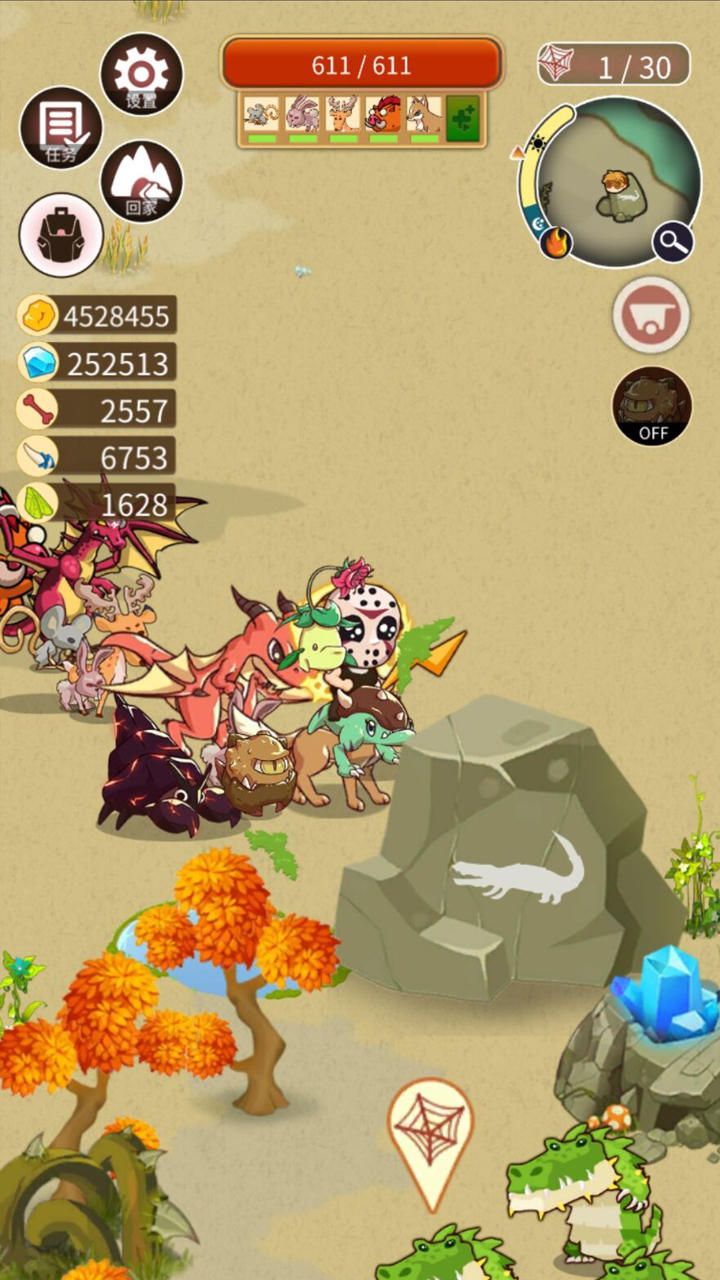Select the rabbit pet portrait

[302, 115]
